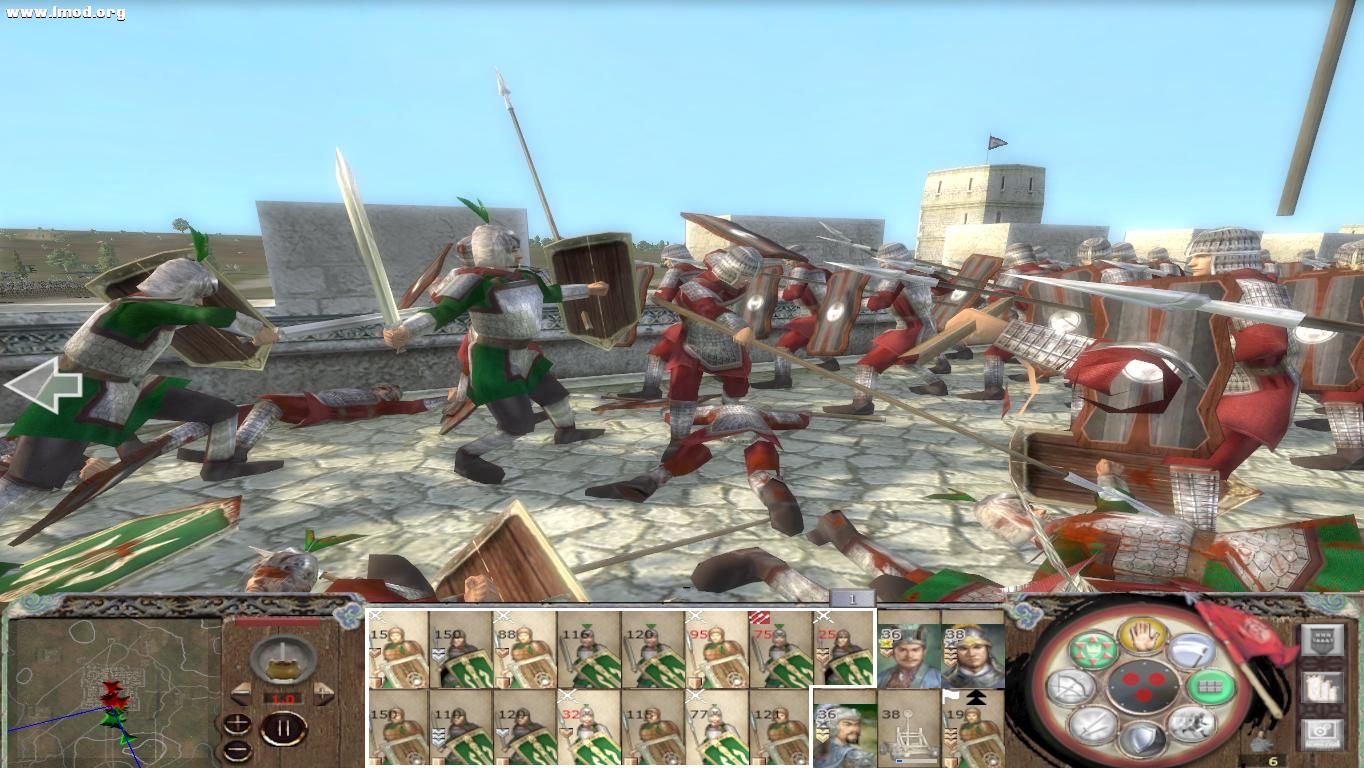The height and width of the screenshot is (768, 1364).
Task: Click the minimap zoom in plus button
Action: [x=237, y=724]
